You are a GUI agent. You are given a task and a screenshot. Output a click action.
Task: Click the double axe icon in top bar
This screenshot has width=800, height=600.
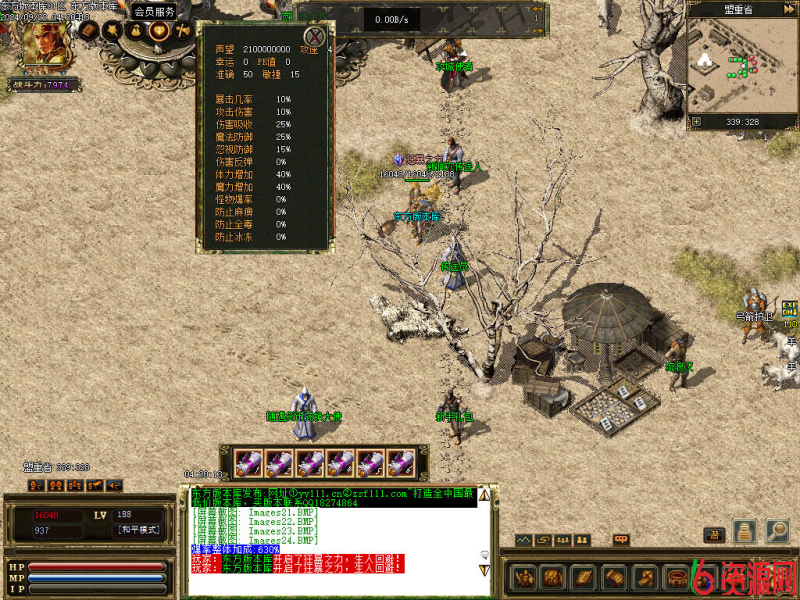point(182,30)
